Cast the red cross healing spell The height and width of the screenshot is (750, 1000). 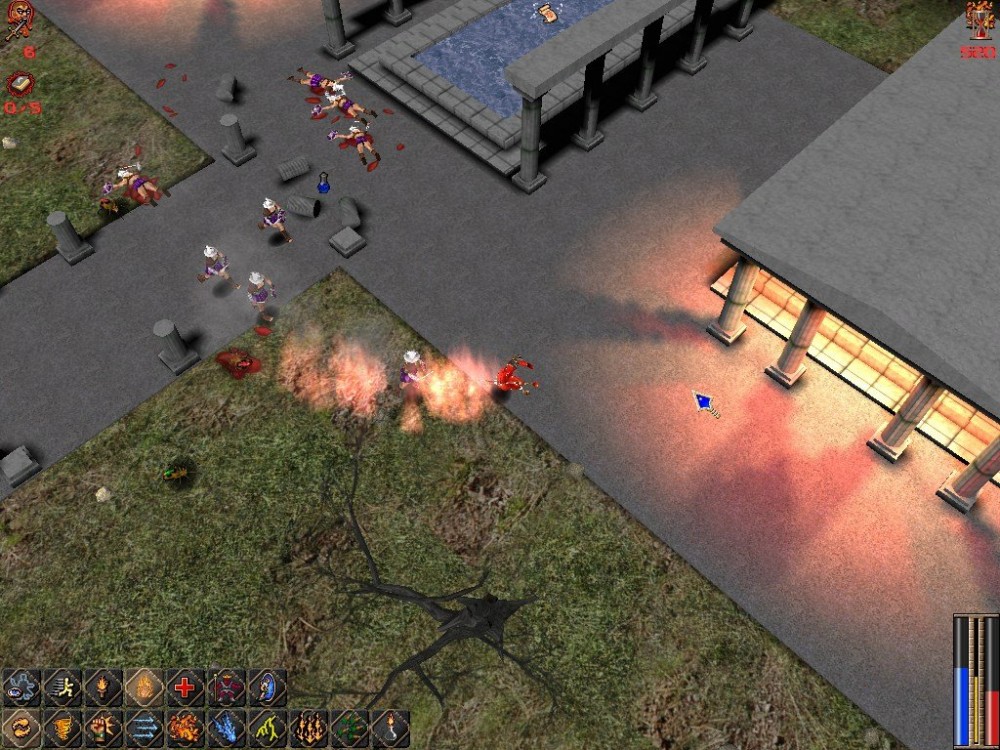[x=185, y=688]
